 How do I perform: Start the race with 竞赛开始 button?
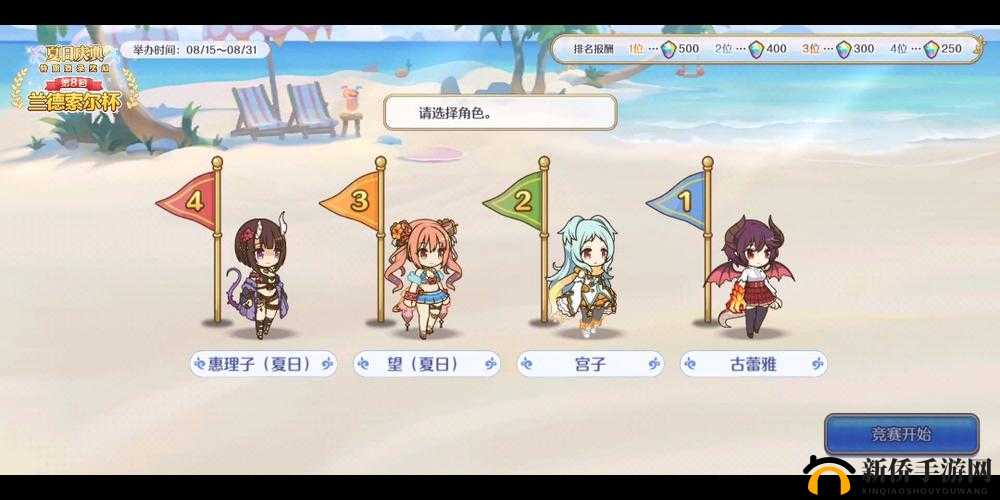[x=901, y=435]
